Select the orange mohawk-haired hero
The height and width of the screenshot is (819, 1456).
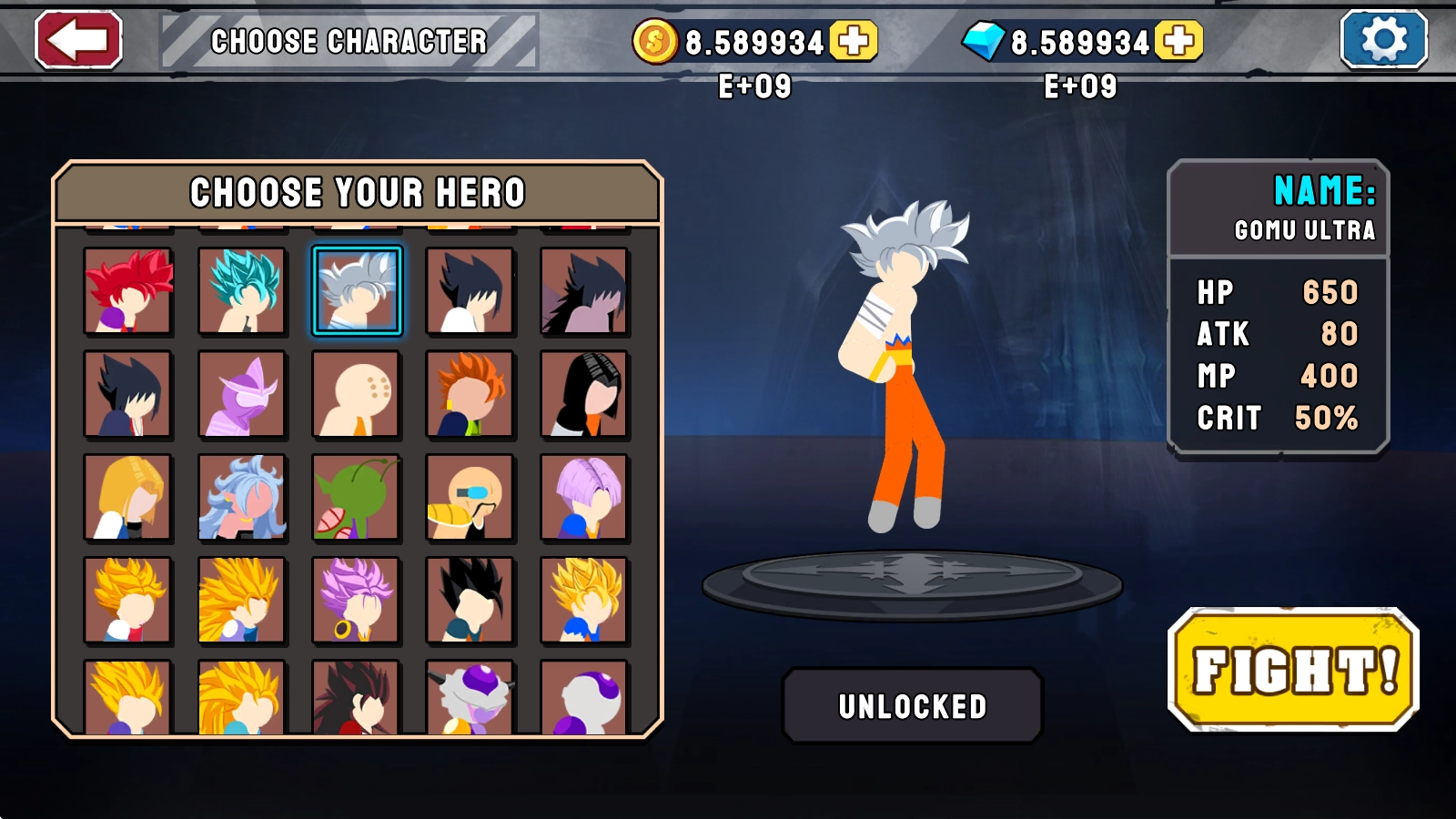pos(470,394)
